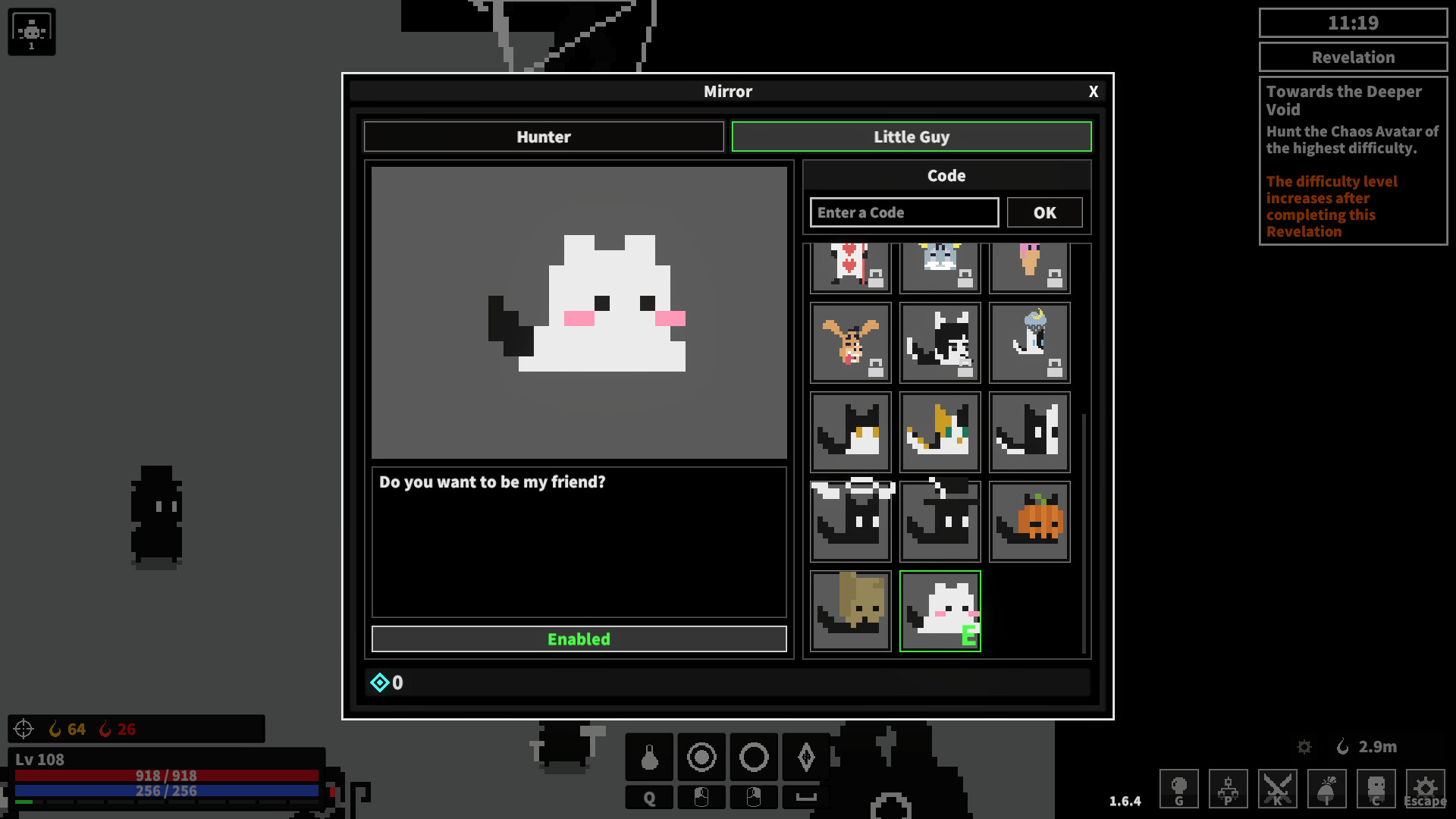Open inventory with the bag icon
This screenshot has width=1456, height=819.
click(x=1327, y=789)
